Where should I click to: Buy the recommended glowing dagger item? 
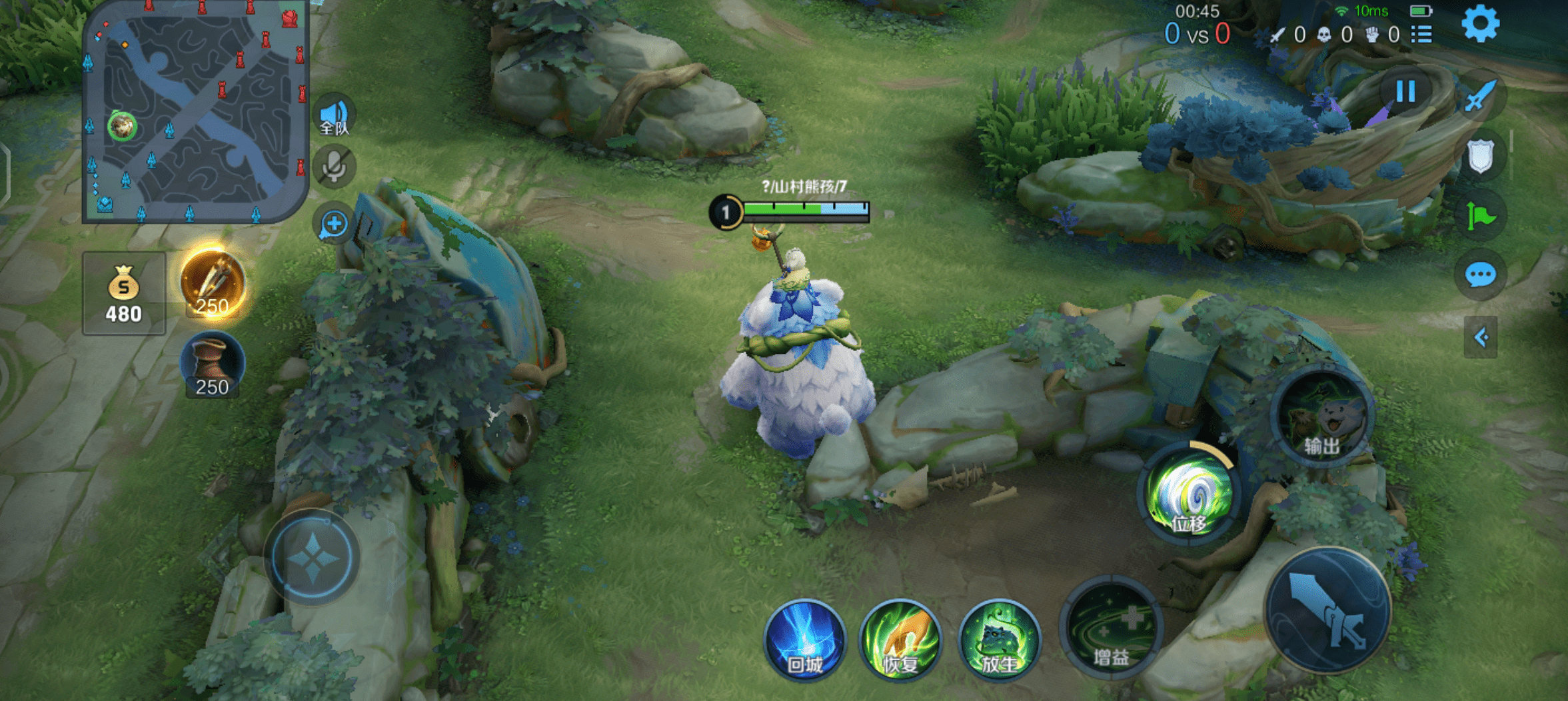[x=213, y=283]
